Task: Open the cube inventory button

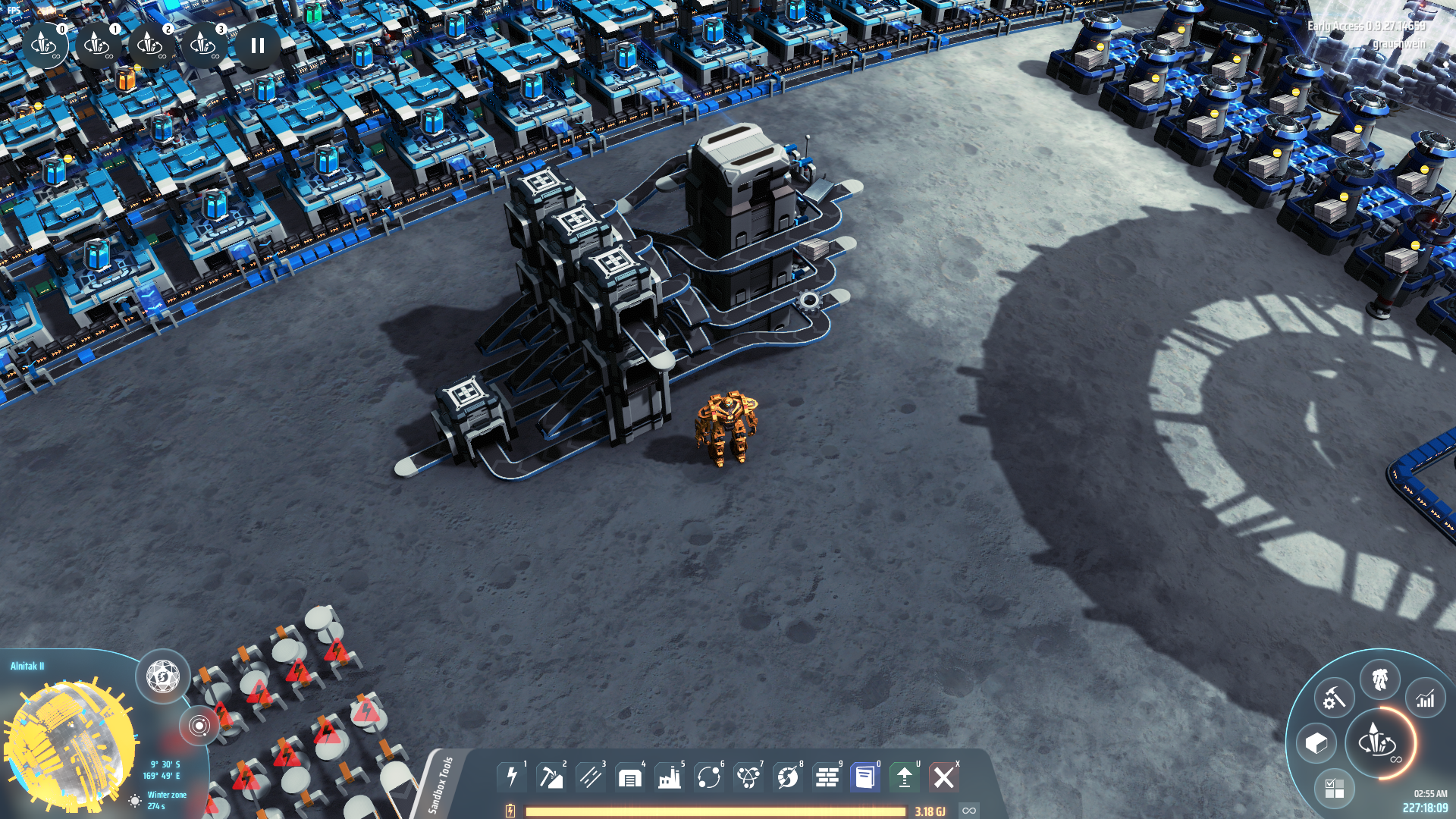Action: point(1316,743)
